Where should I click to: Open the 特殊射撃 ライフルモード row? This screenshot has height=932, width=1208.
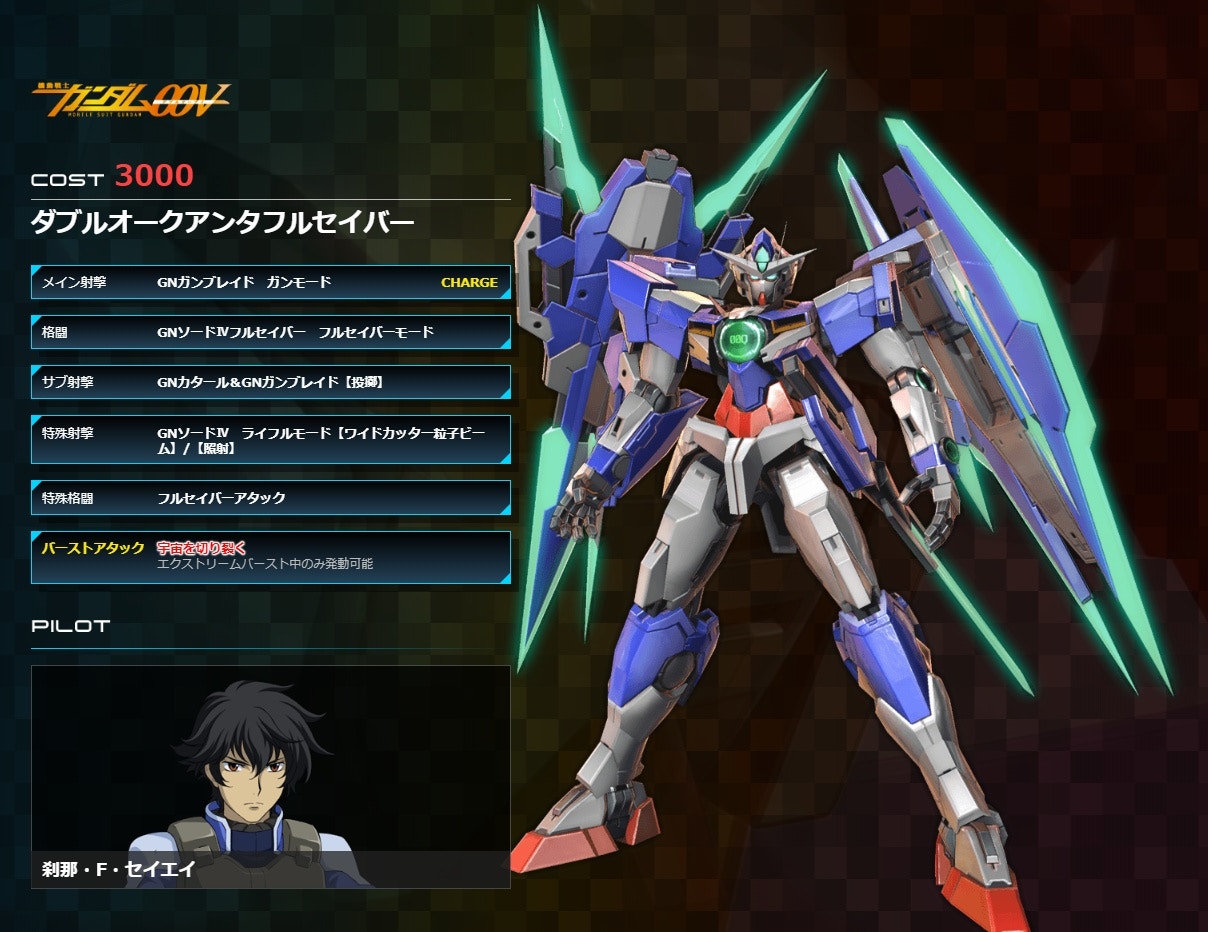coord(270,440)
